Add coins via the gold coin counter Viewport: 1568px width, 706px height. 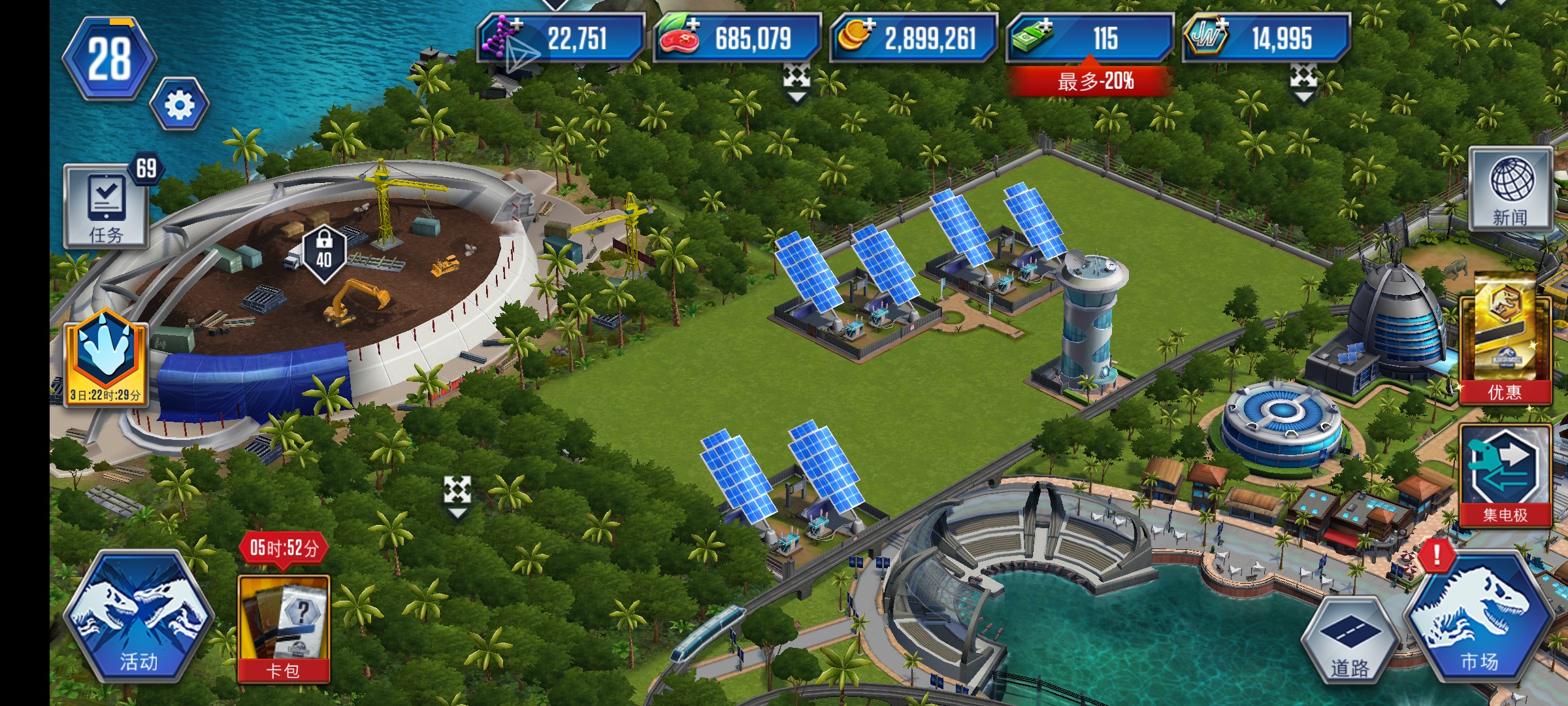tap(913, 38)
